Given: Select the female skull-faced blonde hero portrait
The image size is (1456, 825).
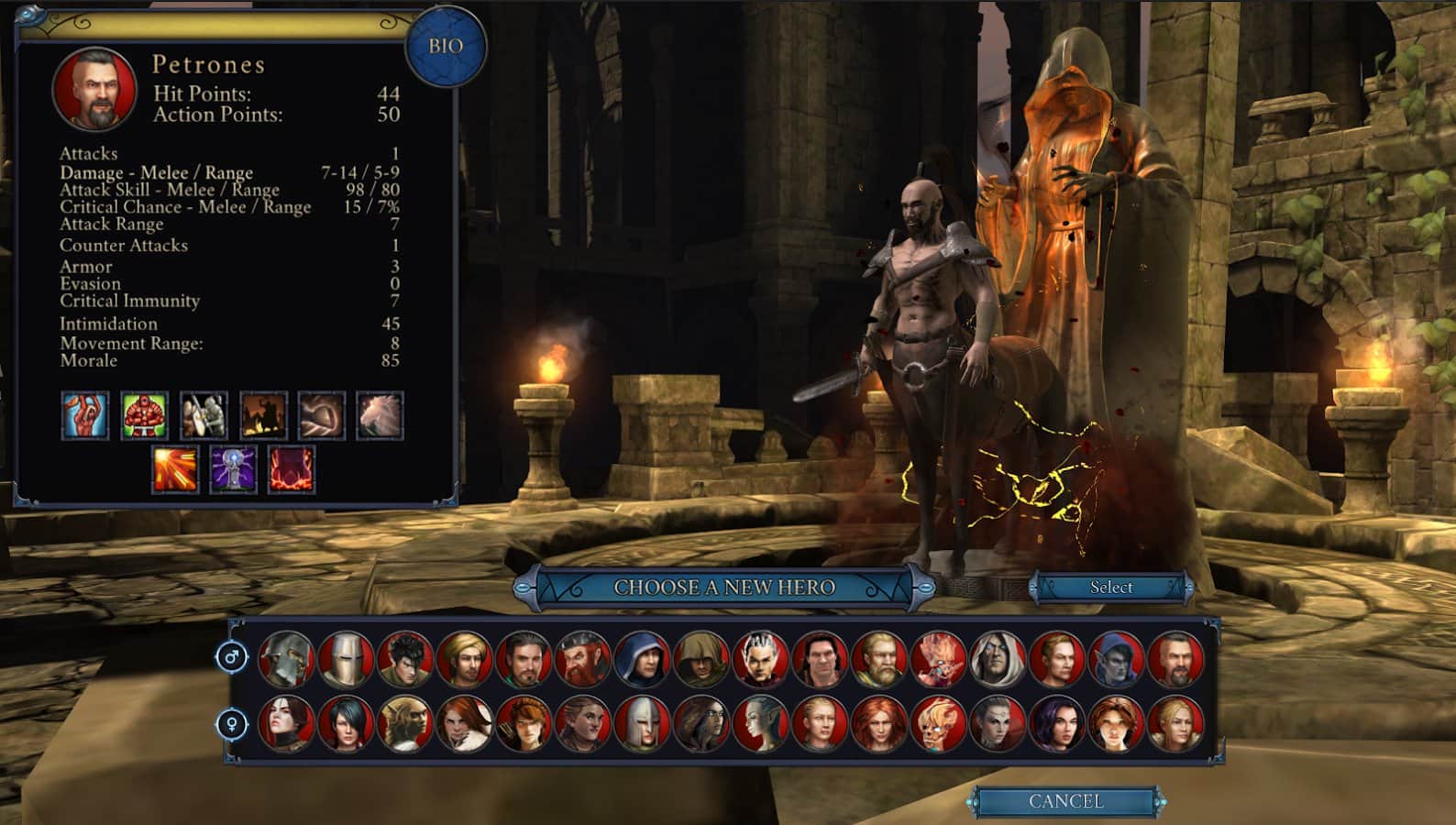Looking at the screenshot, I should tap(938, 724).
